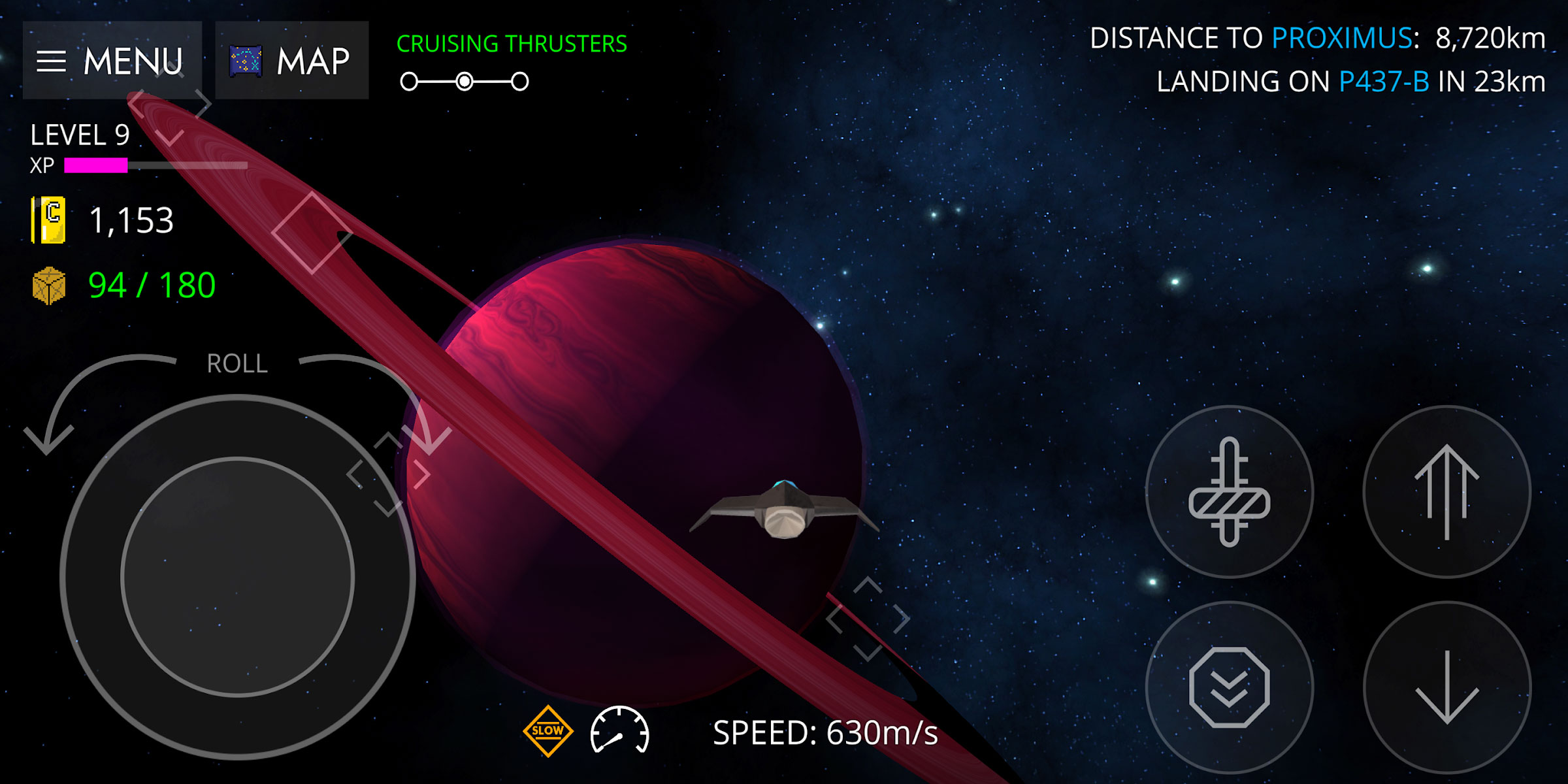Click the speedometer gauge icon

(x=619, y=731)
